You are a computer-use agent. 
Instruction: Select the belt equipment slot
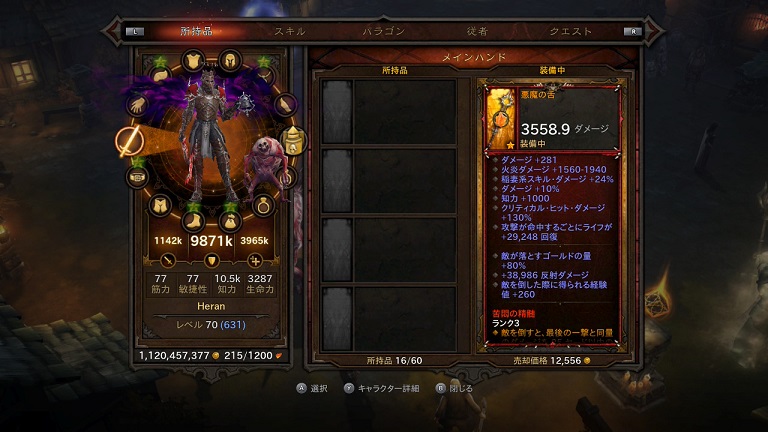137,177
